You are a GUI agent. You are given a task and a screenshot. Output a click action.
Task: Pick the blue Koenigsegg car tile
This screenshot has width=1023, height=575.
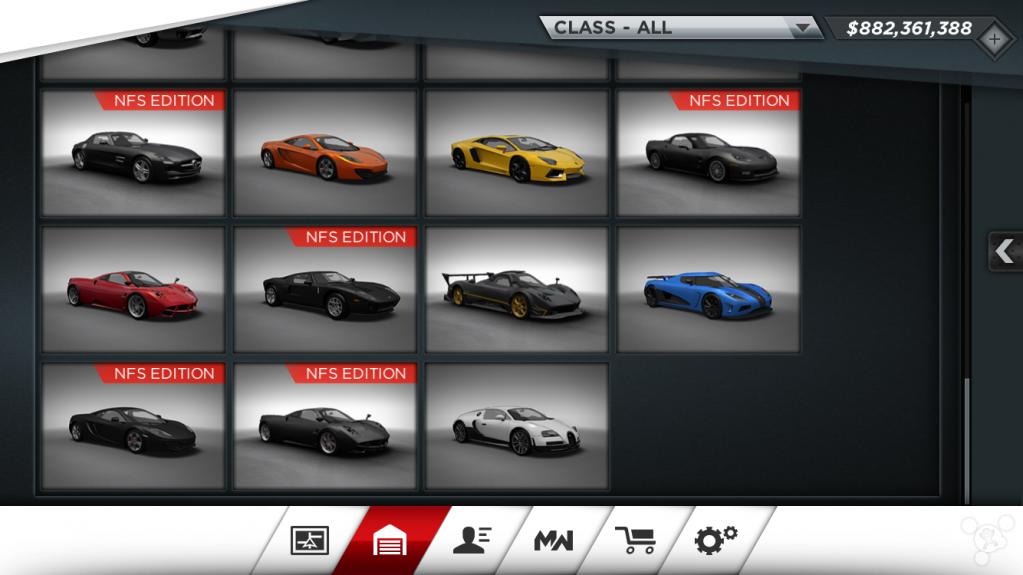[709, 290]
